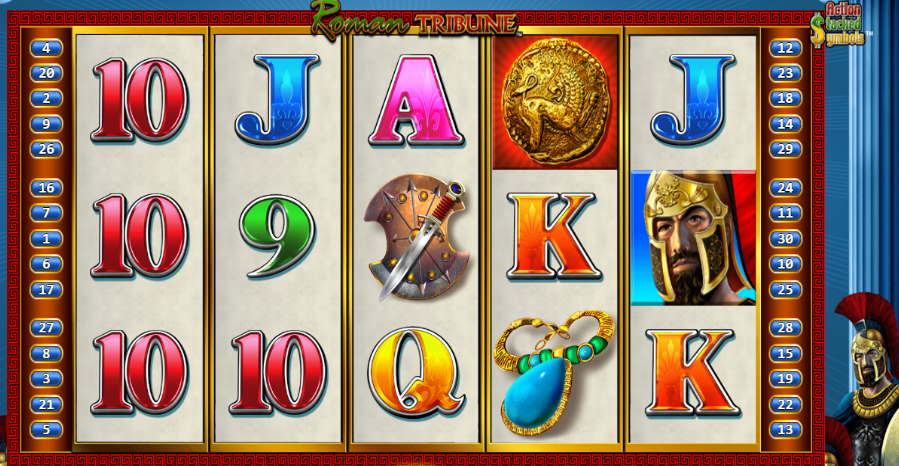Select payline 5 marker
Image resolution: width=899 pixels, height=466 pixels.
tap(46, 430)
